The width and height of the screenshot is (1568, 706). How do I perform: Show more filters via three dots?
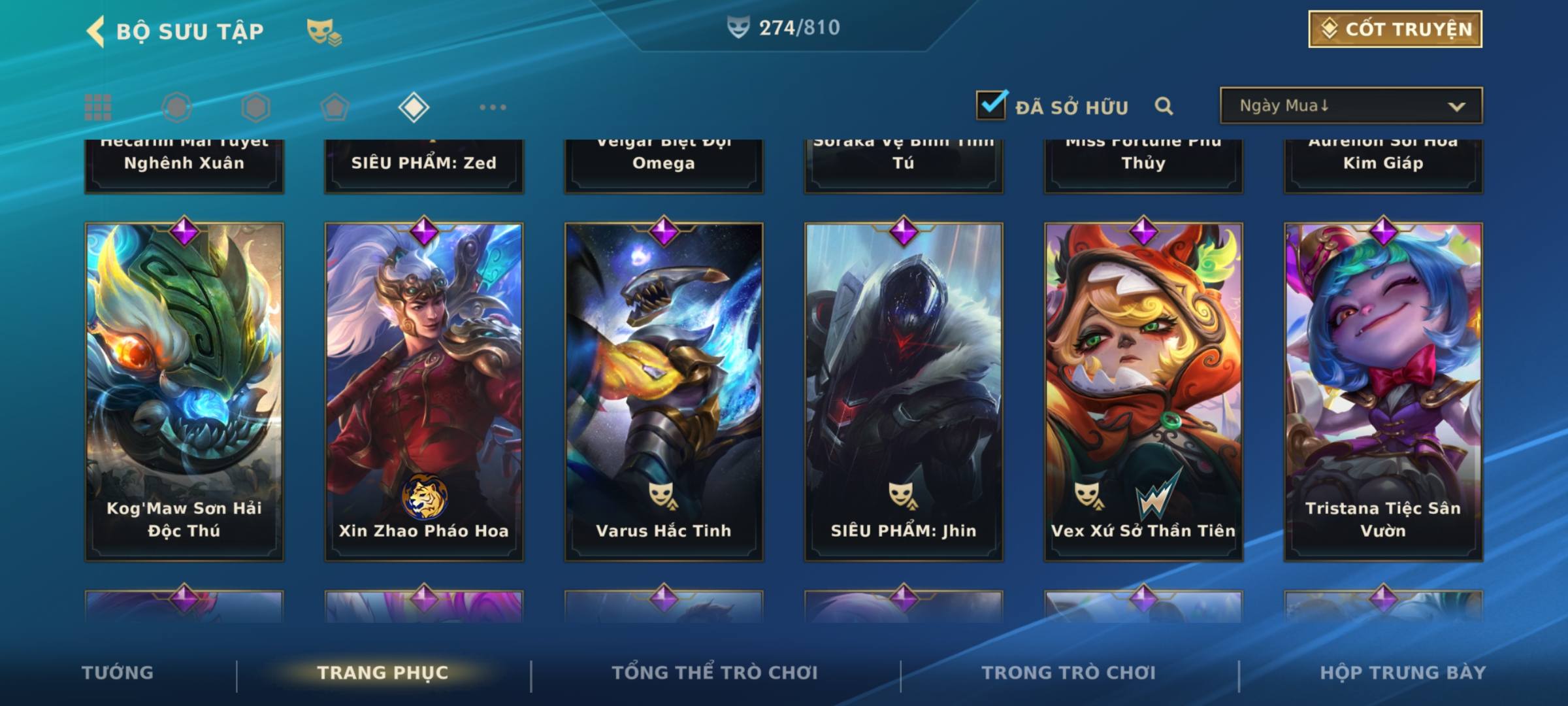[x=493, y=107]
